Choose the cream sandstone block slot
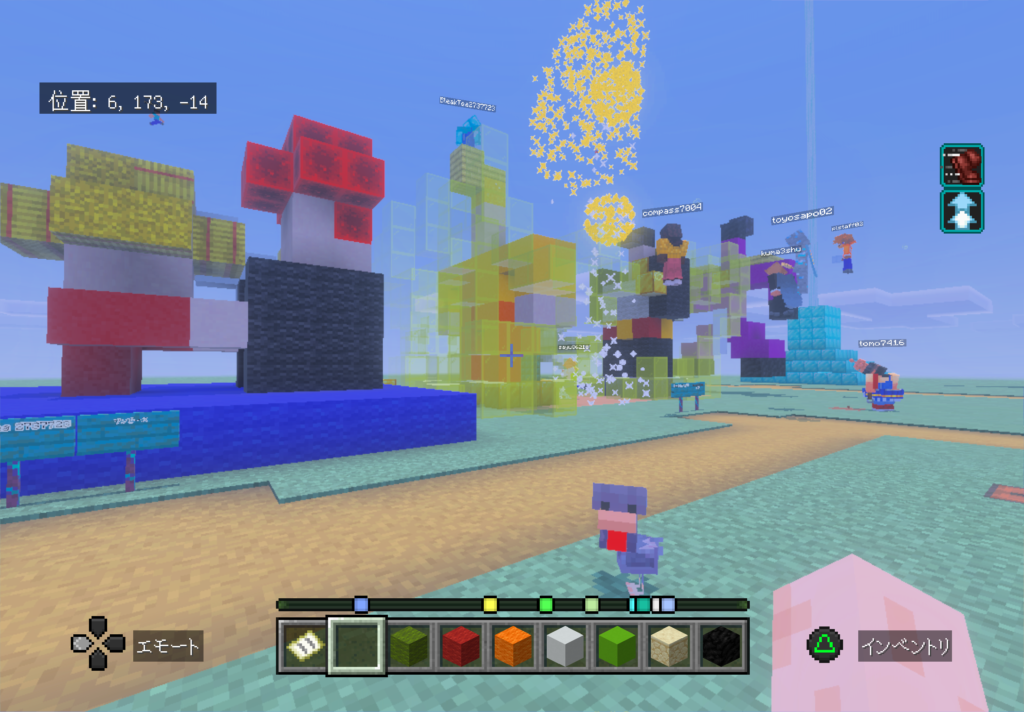 670,647
